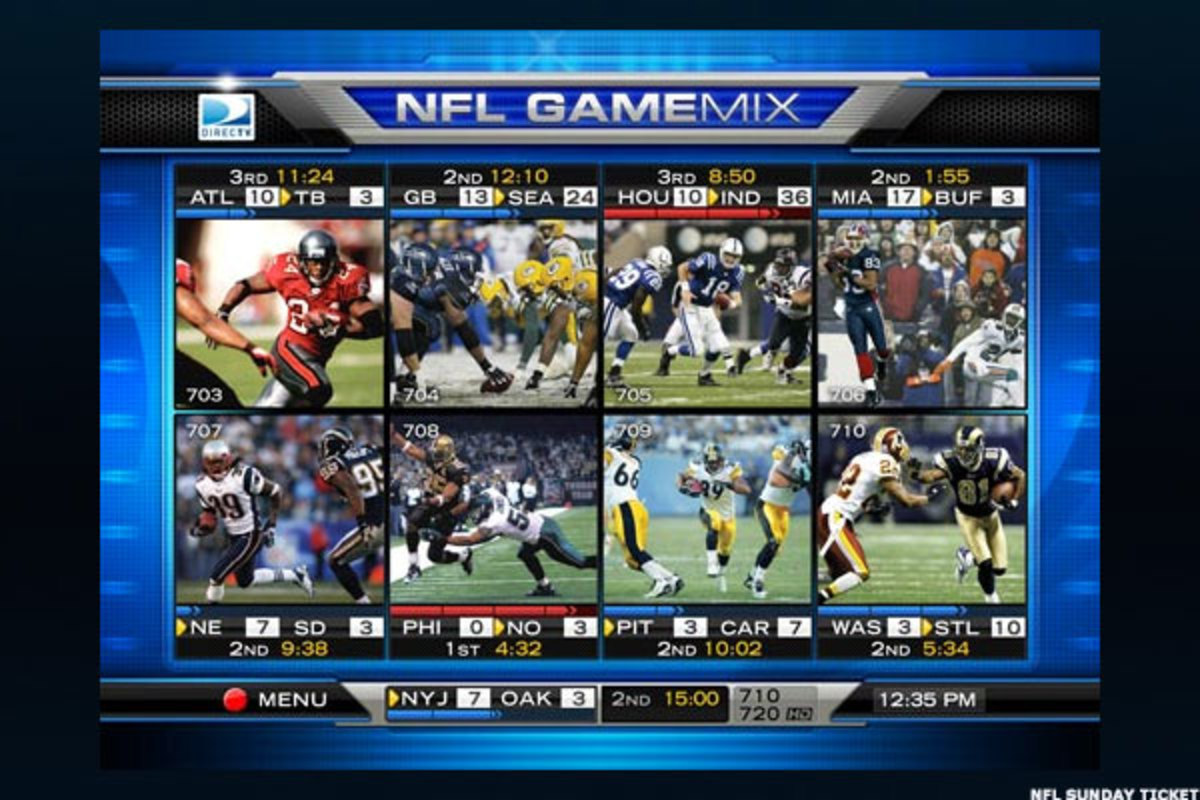Open the PHI vs NO game tile

[x=494, y=510]
